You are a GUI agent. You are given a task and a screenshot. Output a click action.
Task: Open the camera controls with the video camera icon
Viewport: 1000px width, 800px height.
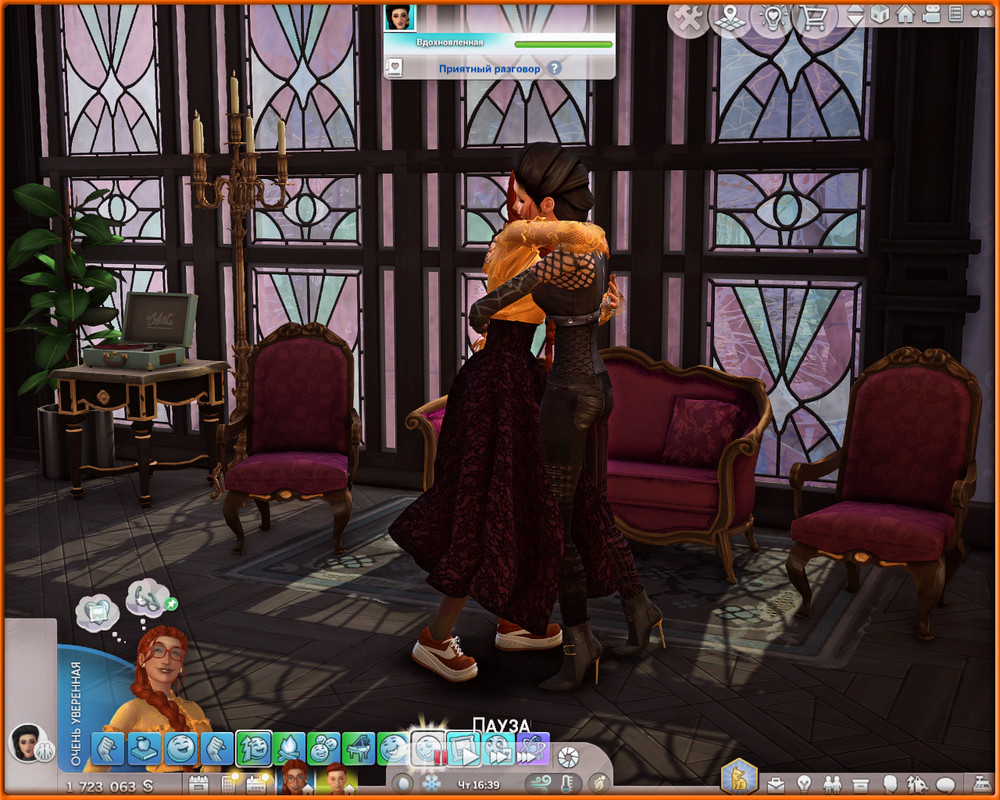point(930,15)
